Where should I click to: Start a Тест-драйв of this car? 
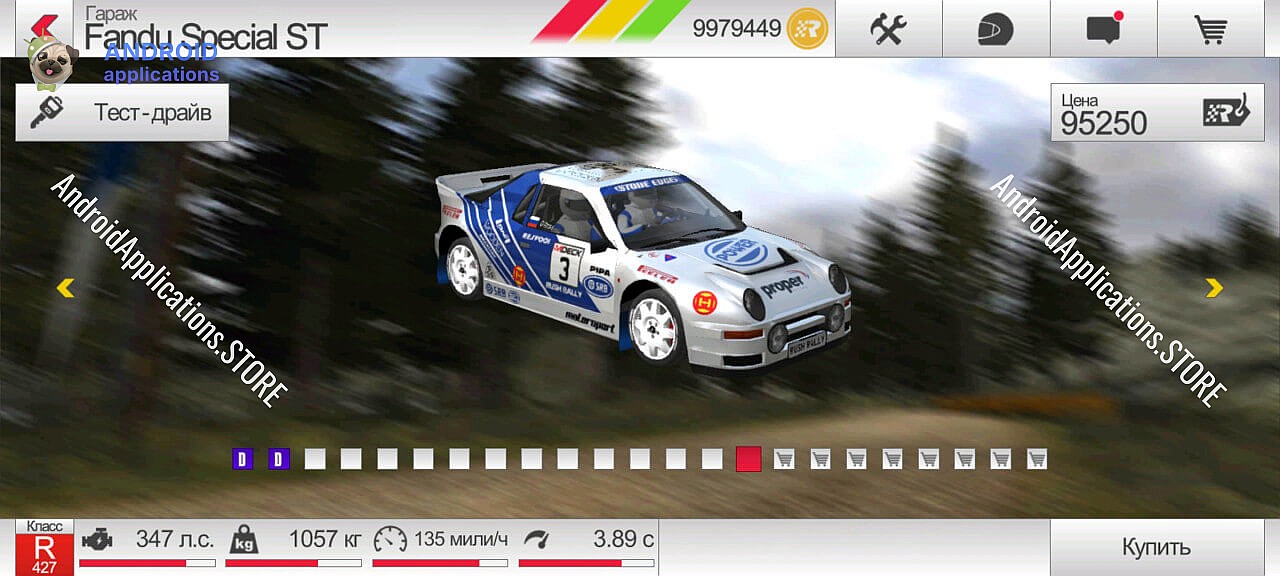click(x=122, y=112)
